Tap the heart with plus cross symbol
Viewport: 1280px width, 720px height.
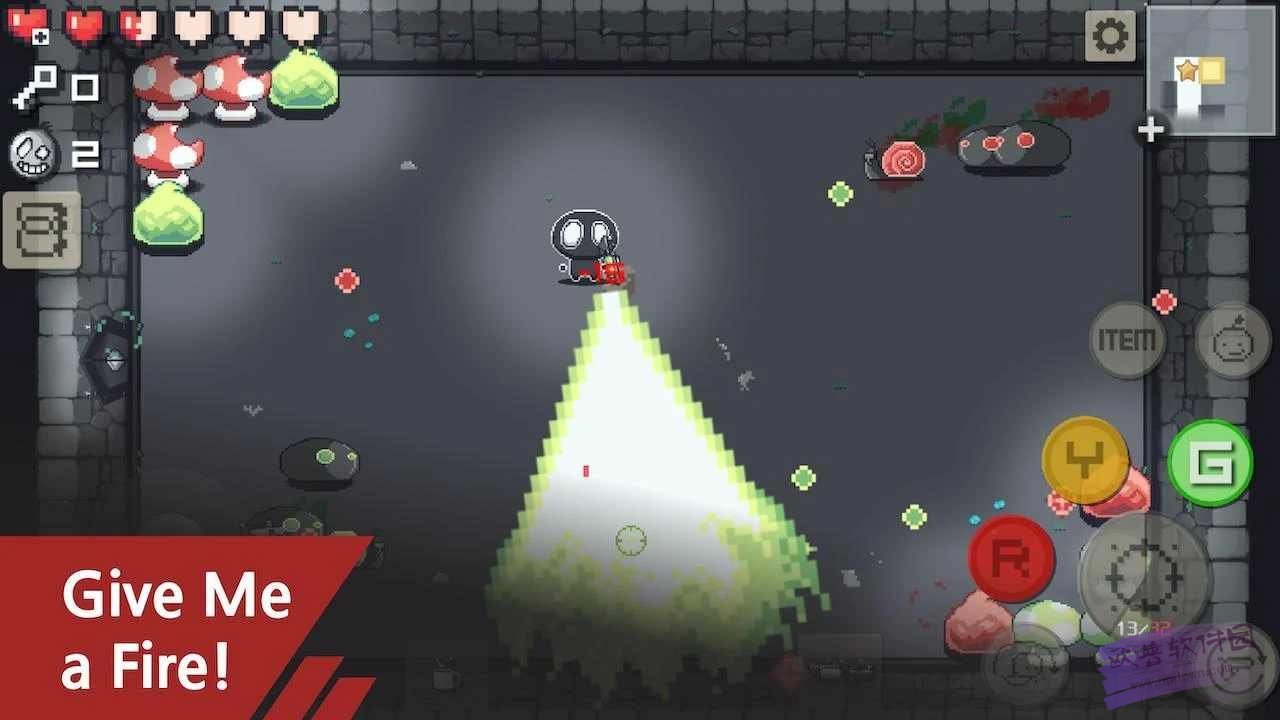pyautogui.click(x=28, y=23)
